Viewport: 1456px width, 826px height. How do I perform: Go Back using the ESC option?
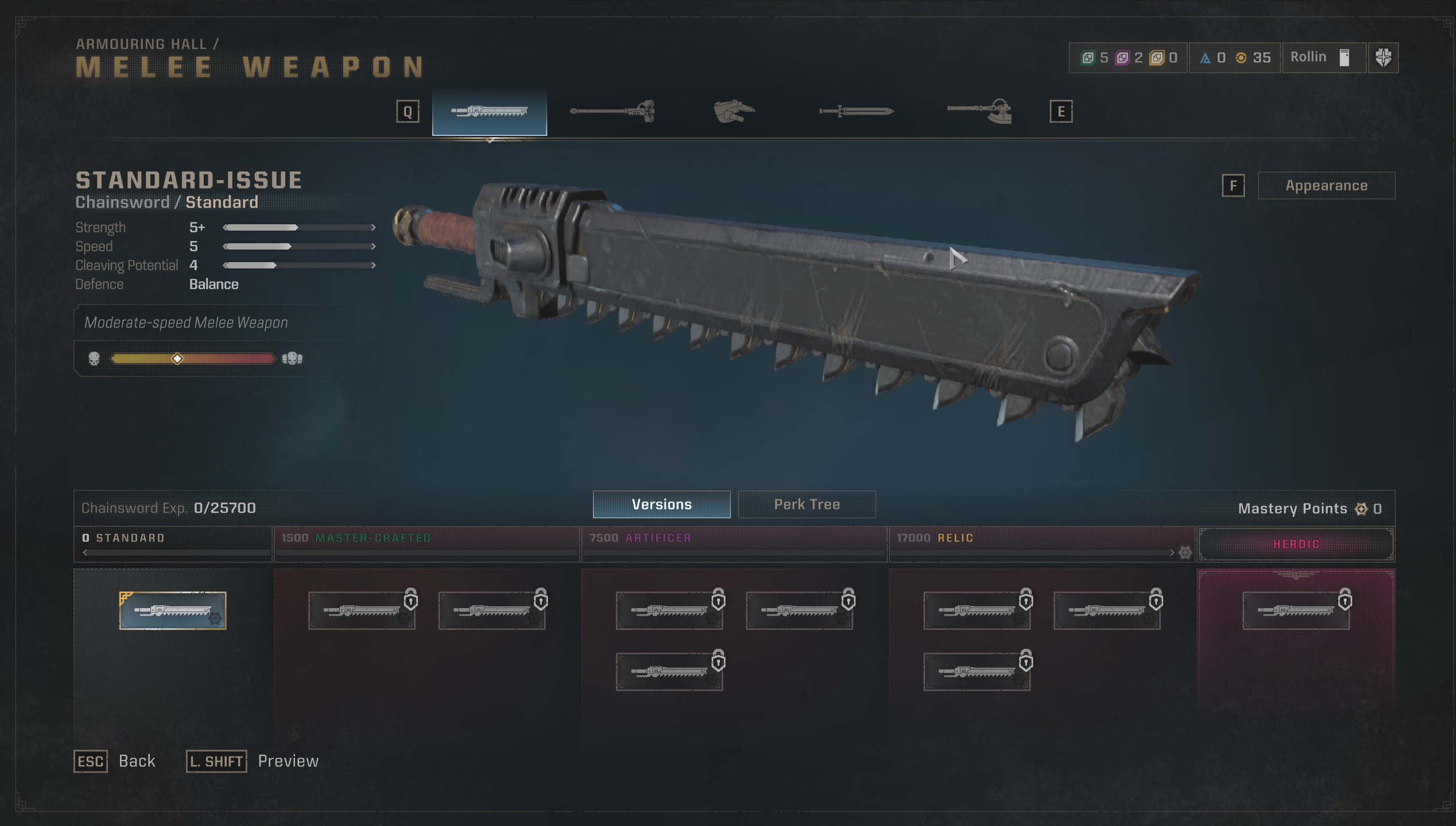coord(91,761)
